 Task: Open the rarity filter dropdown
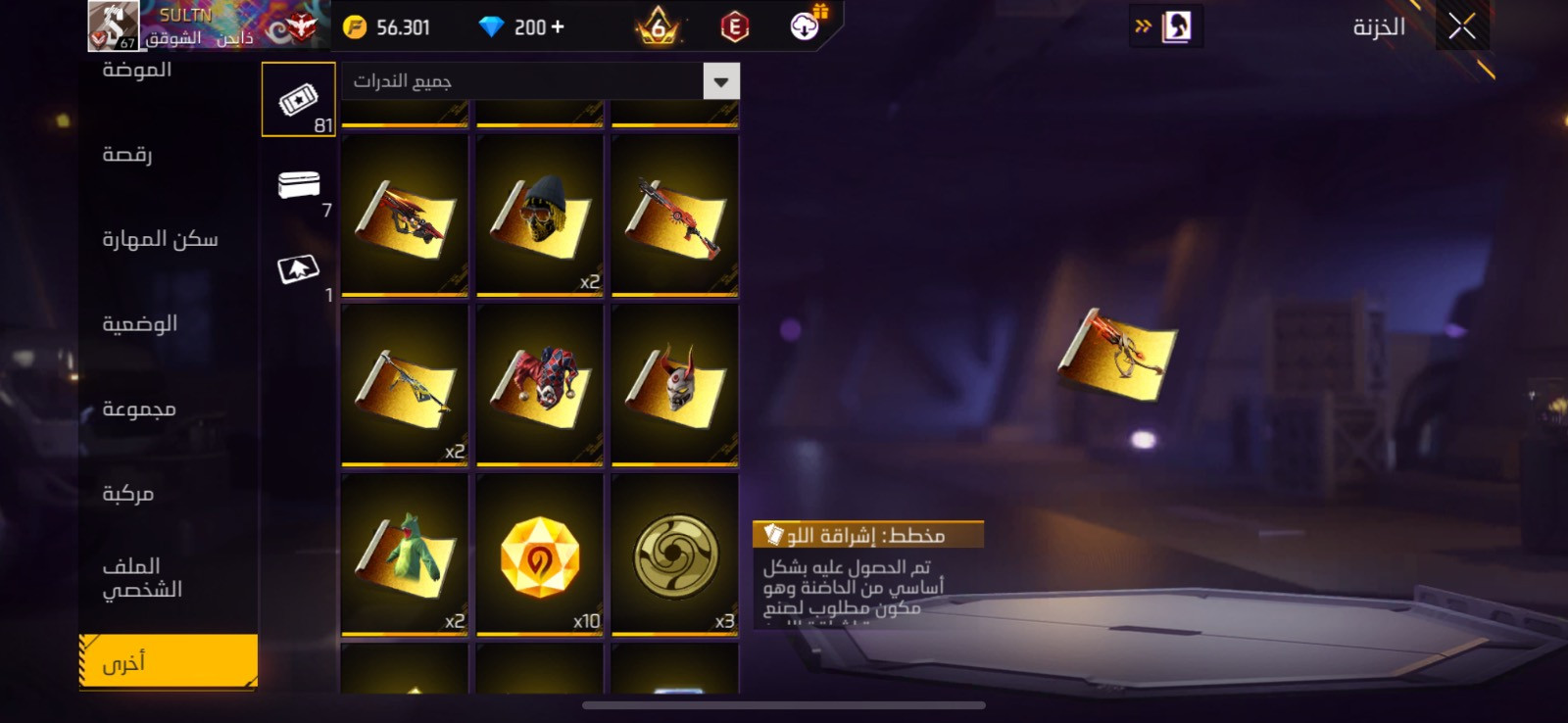[x=720, y=81]
